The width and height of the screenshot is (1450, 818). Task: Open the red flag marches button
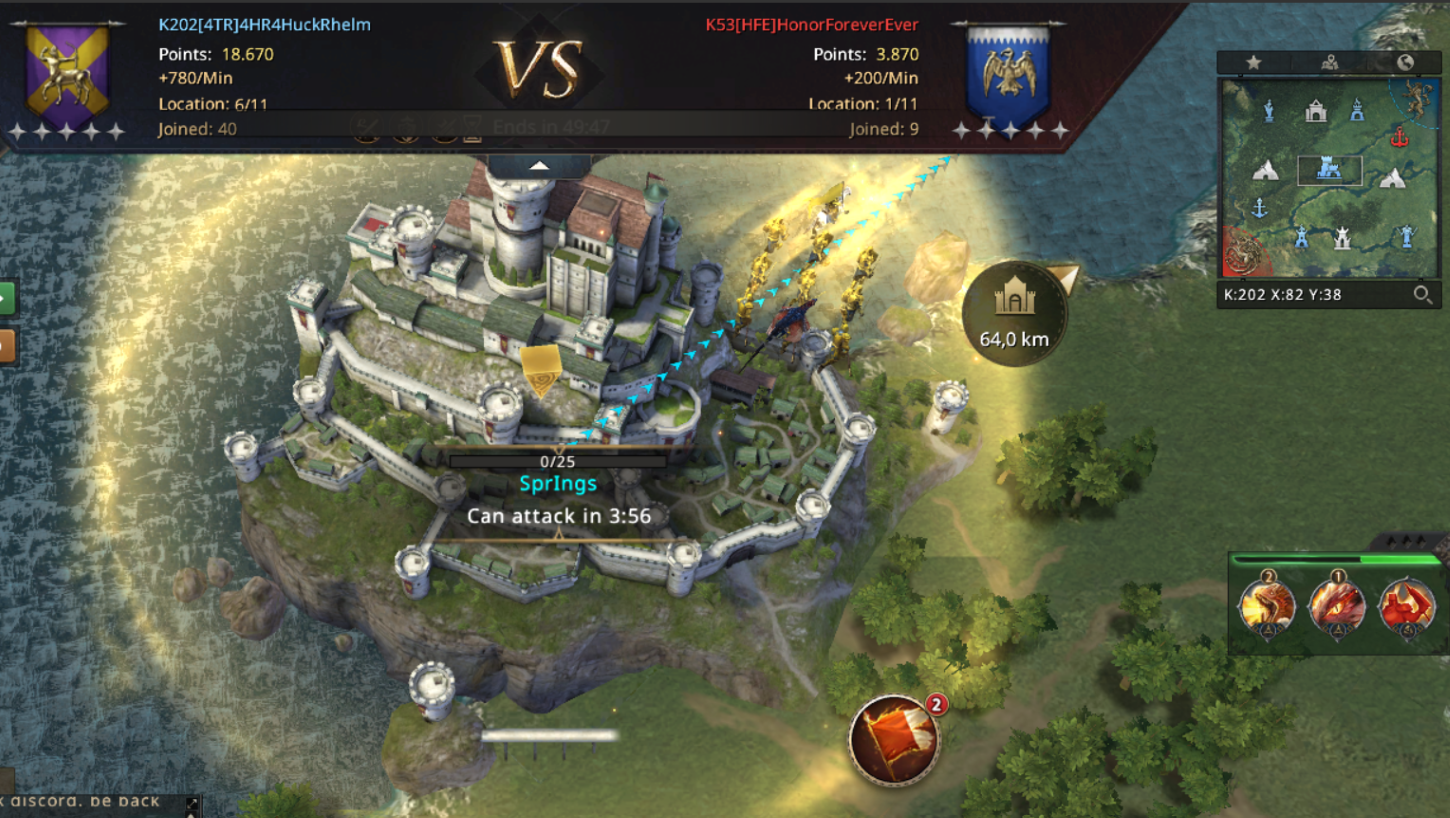pos(893,740)
